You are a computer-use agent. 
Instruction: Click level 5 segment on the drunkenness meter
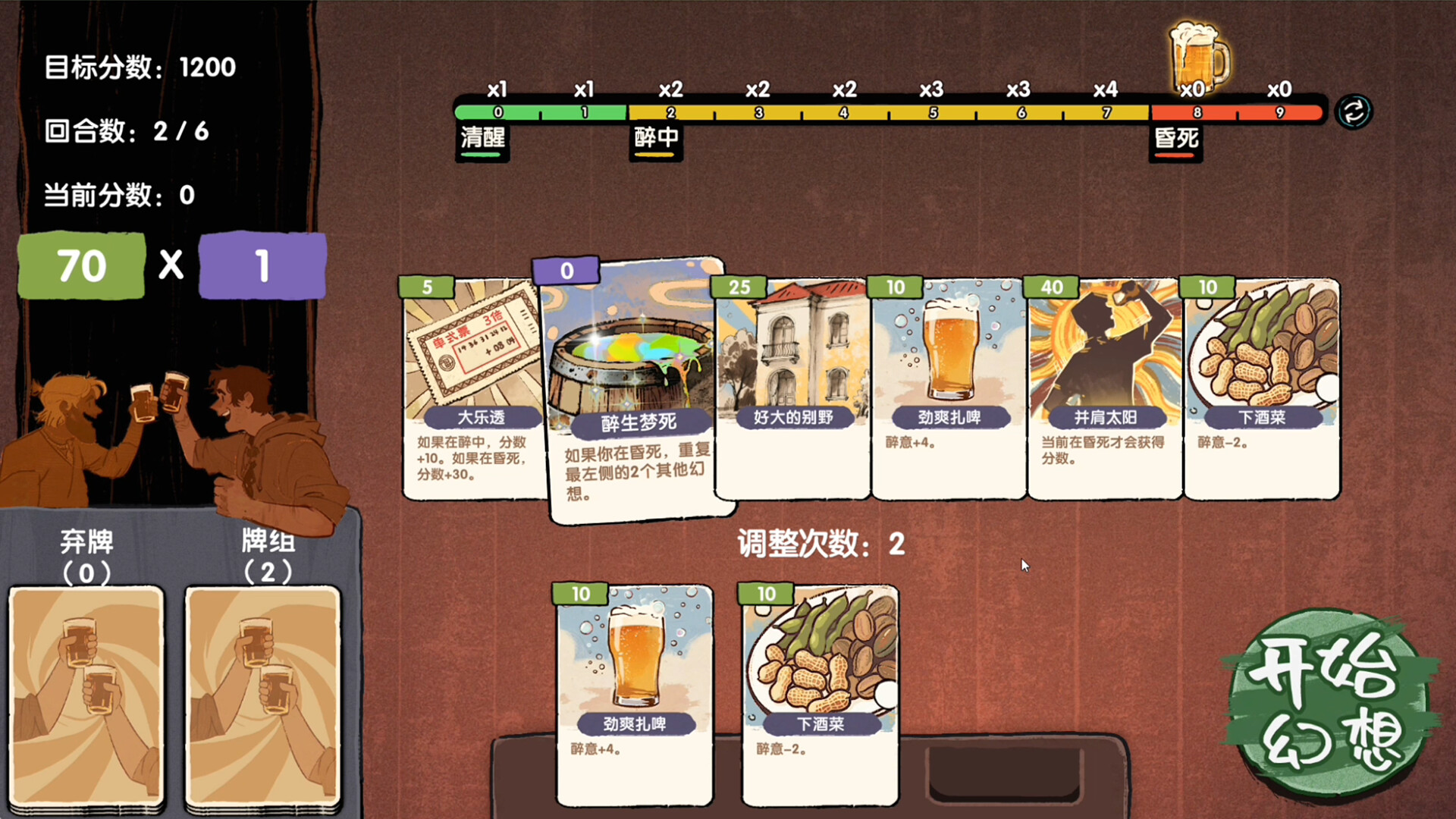click(x=930, y=111)
